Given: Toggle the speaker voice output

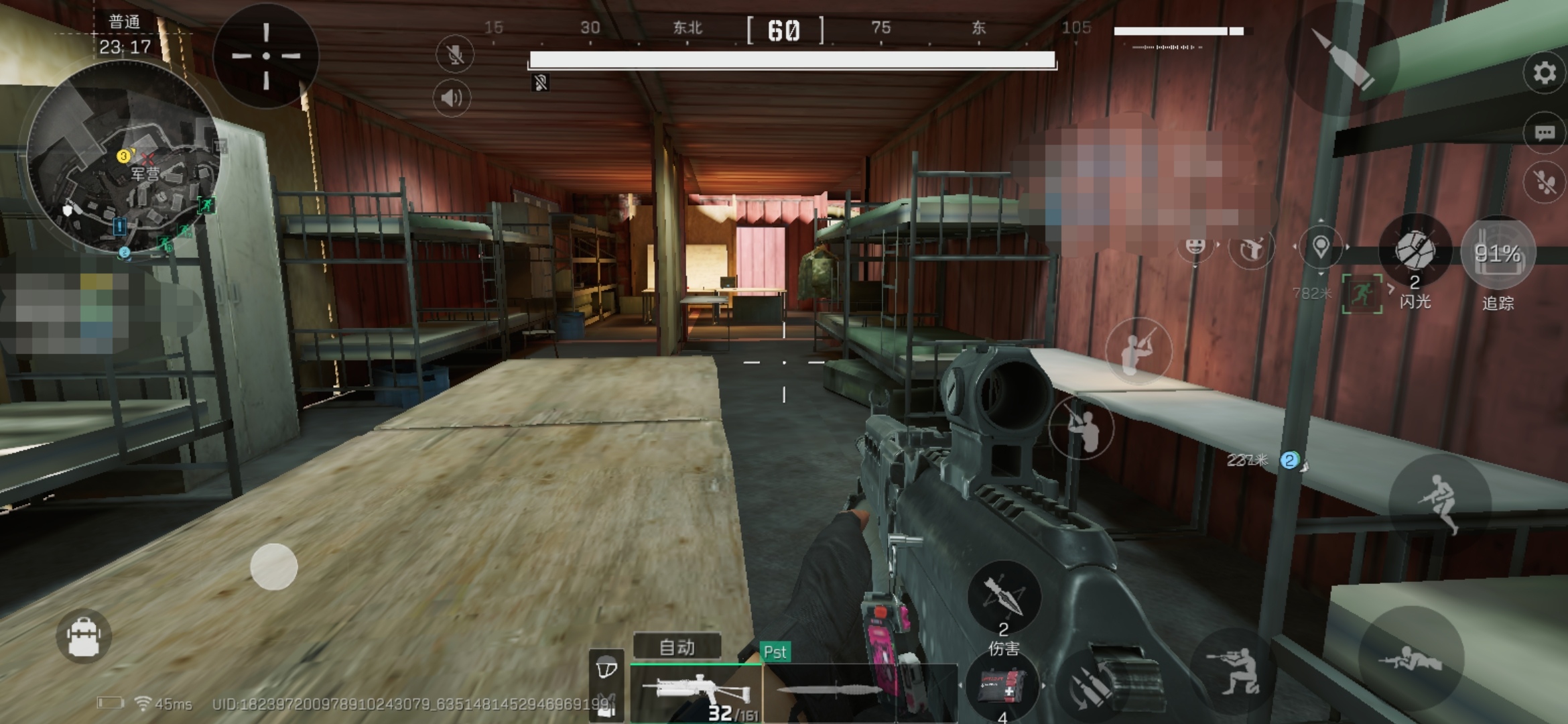Looking at the screenshot, I should pos(452,99).
